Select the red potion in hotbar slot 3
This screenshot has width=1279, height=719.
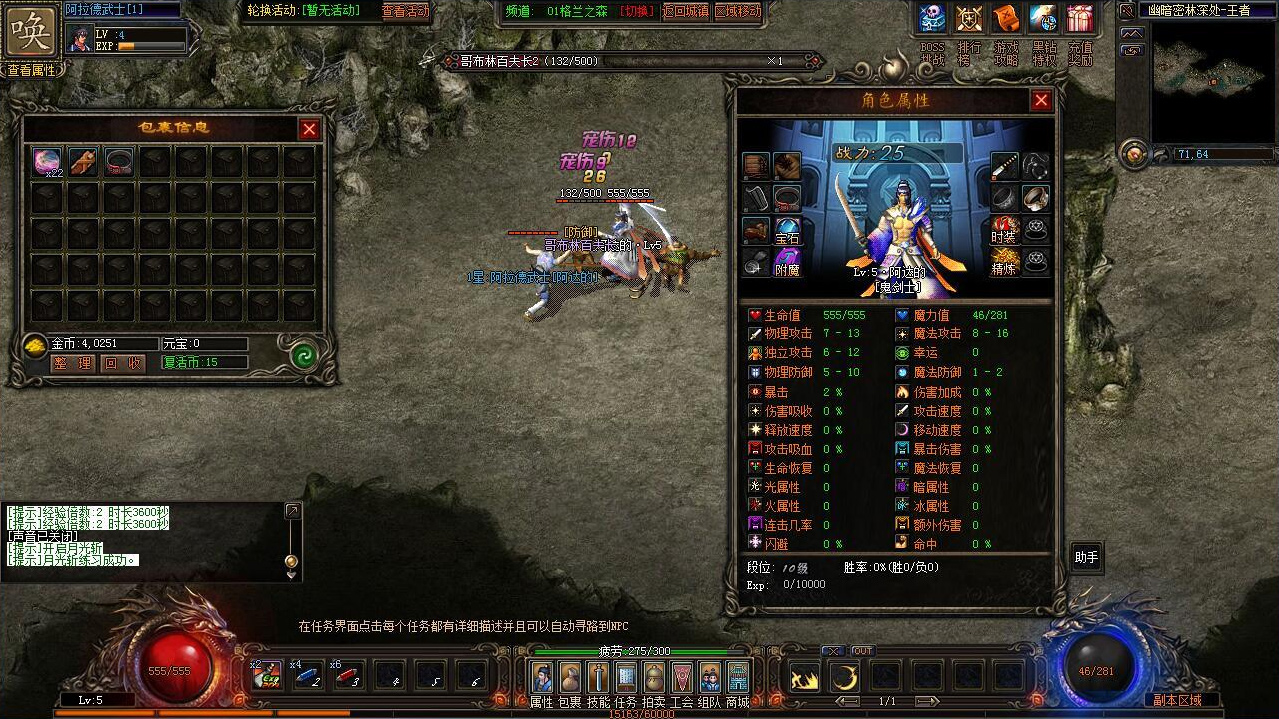[x=345, y=676]
